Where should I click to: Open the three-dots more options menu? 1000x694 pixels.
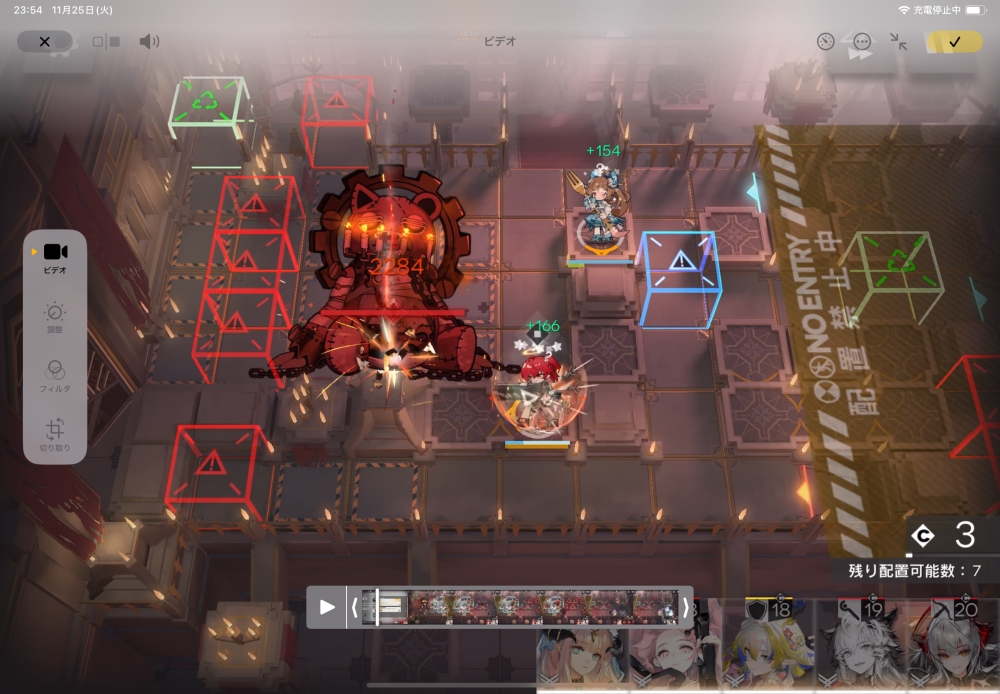[862, 42]
